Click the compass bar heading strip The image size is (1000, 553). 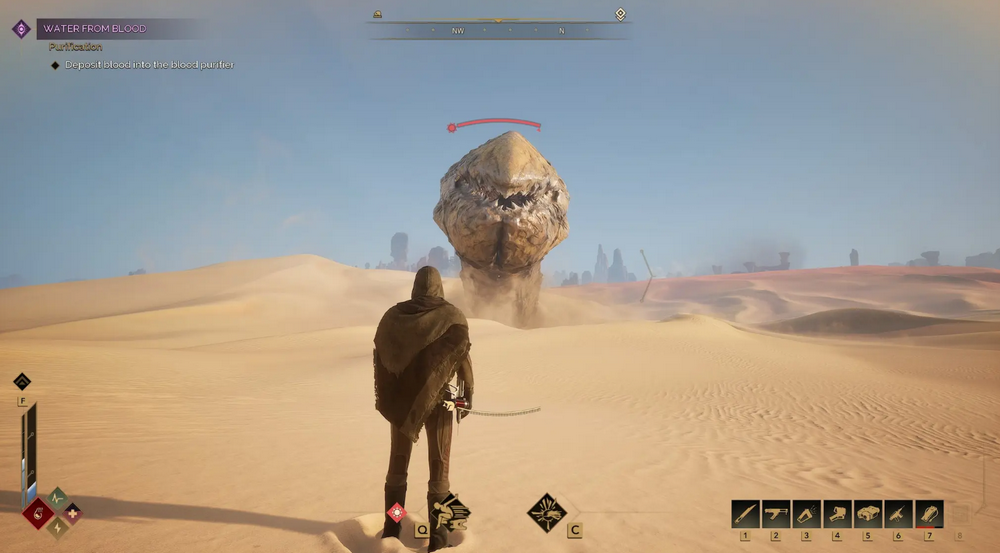pos(498,31)
